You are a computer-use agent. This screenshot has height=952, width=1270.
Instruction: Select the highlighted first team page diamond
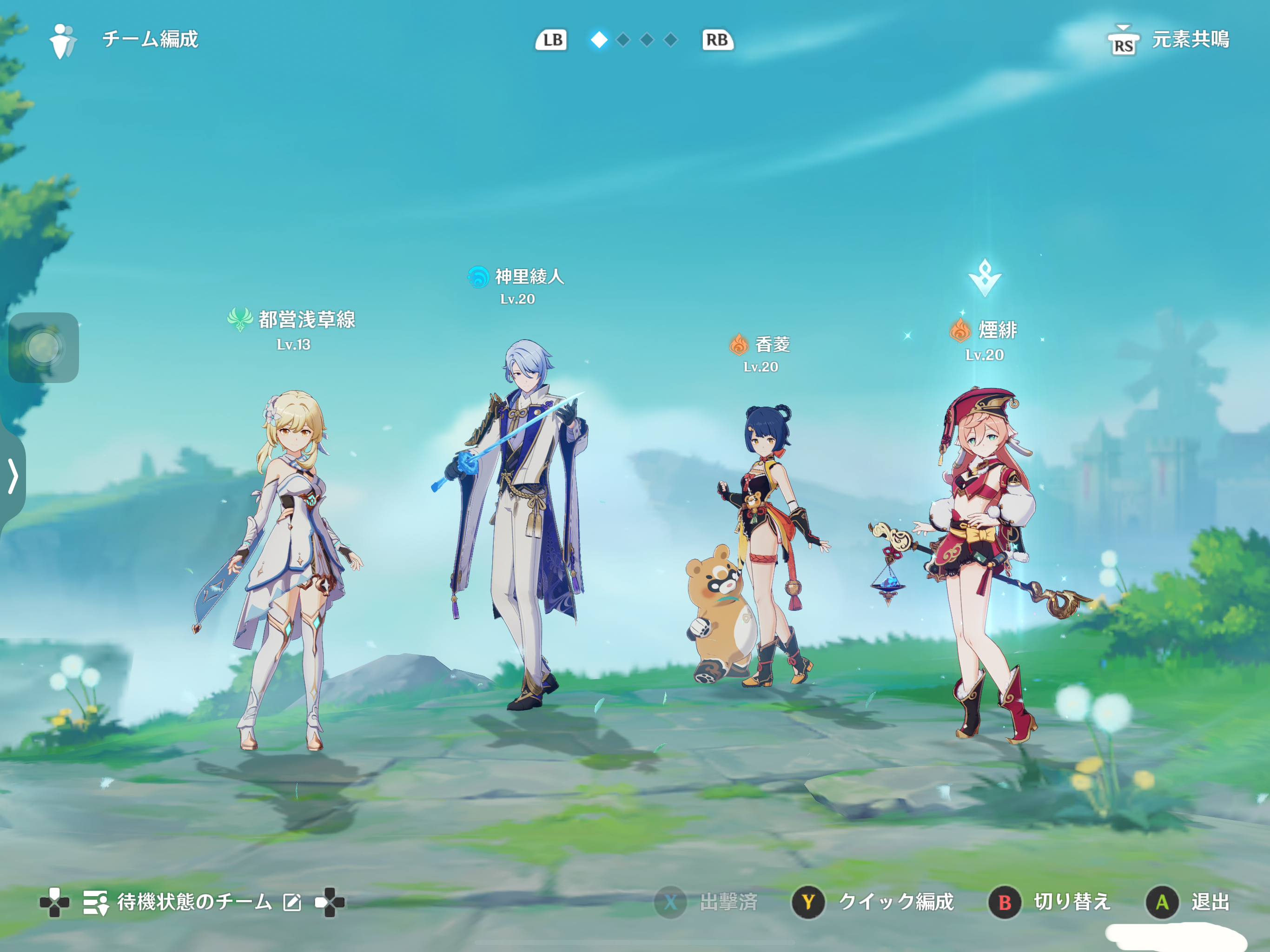pyautogui.click(x=599, y=40)
